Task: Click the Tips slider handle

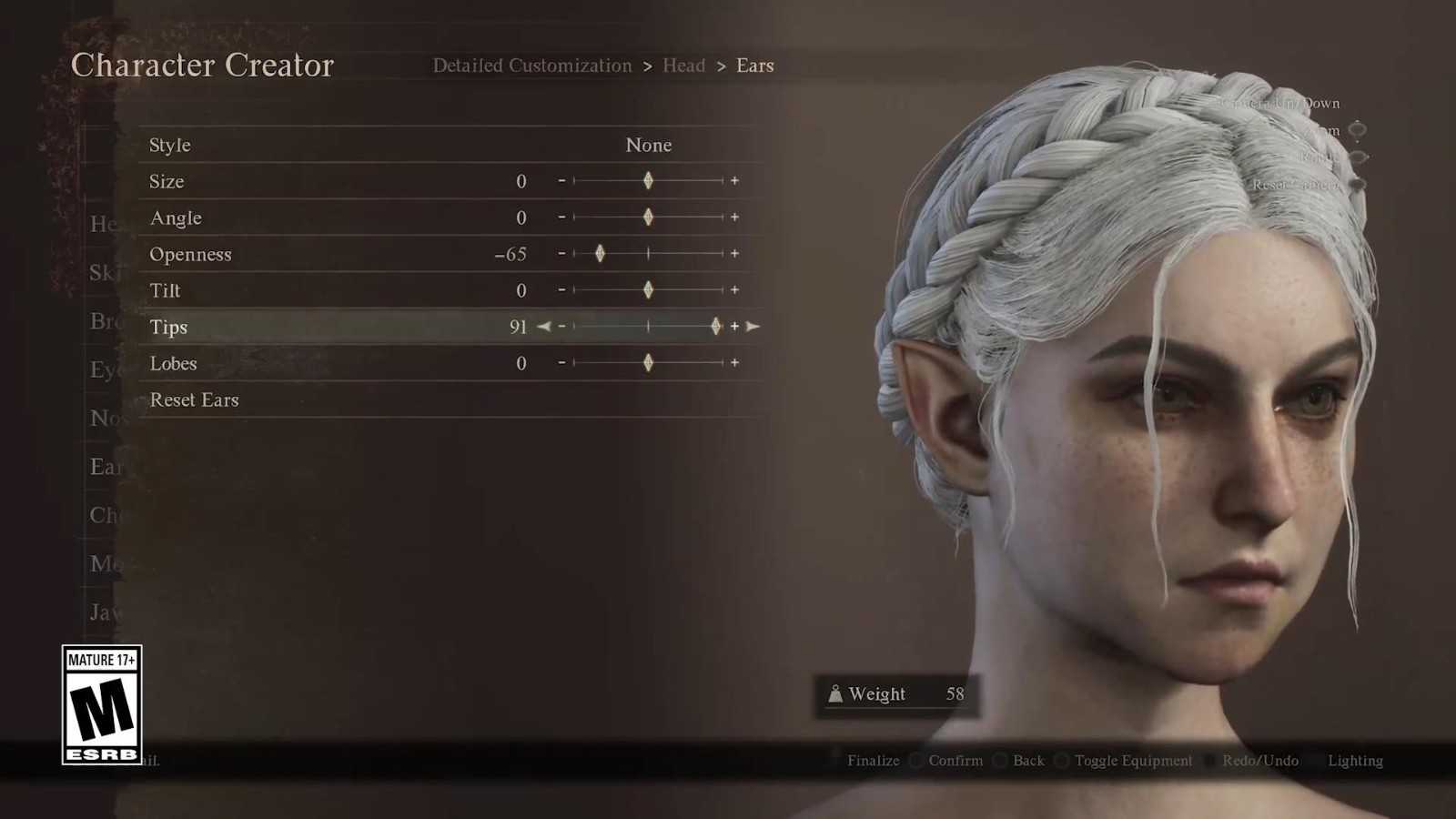Action: (716, 327)
